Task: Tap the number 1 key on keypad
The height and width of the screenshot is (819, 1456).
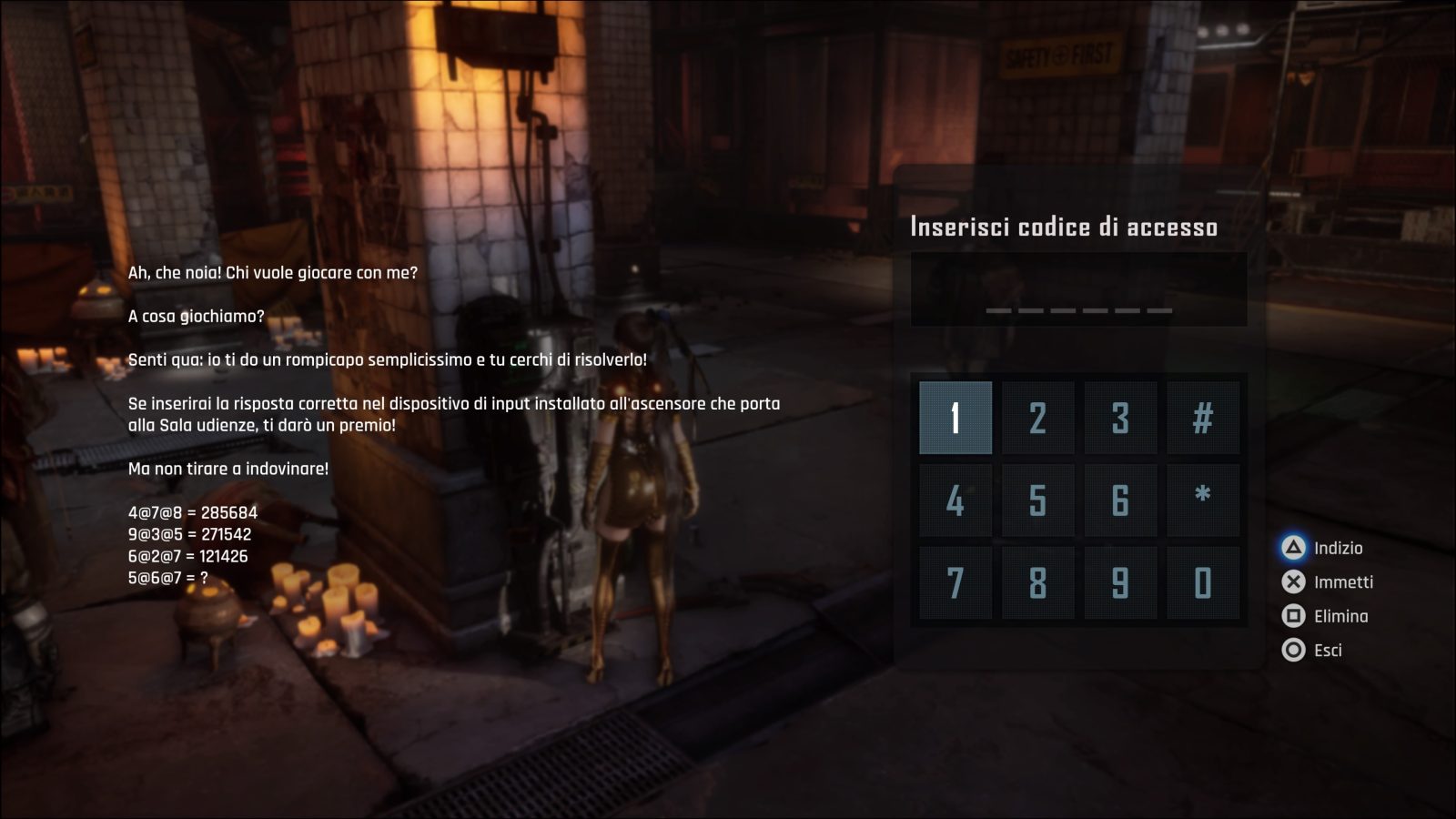Action: point(955,418)
